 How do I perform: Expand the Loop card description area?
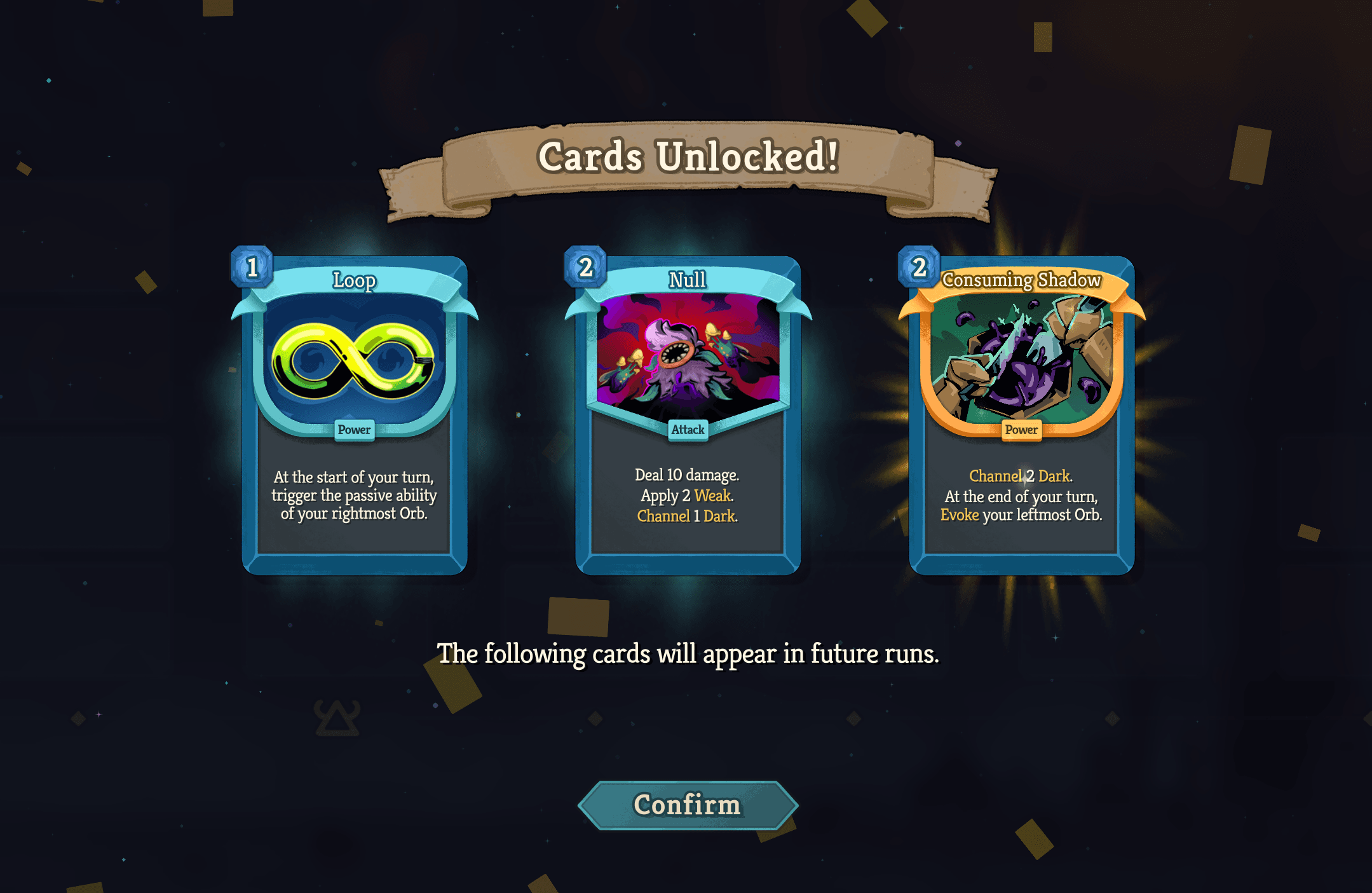point(353,496)
